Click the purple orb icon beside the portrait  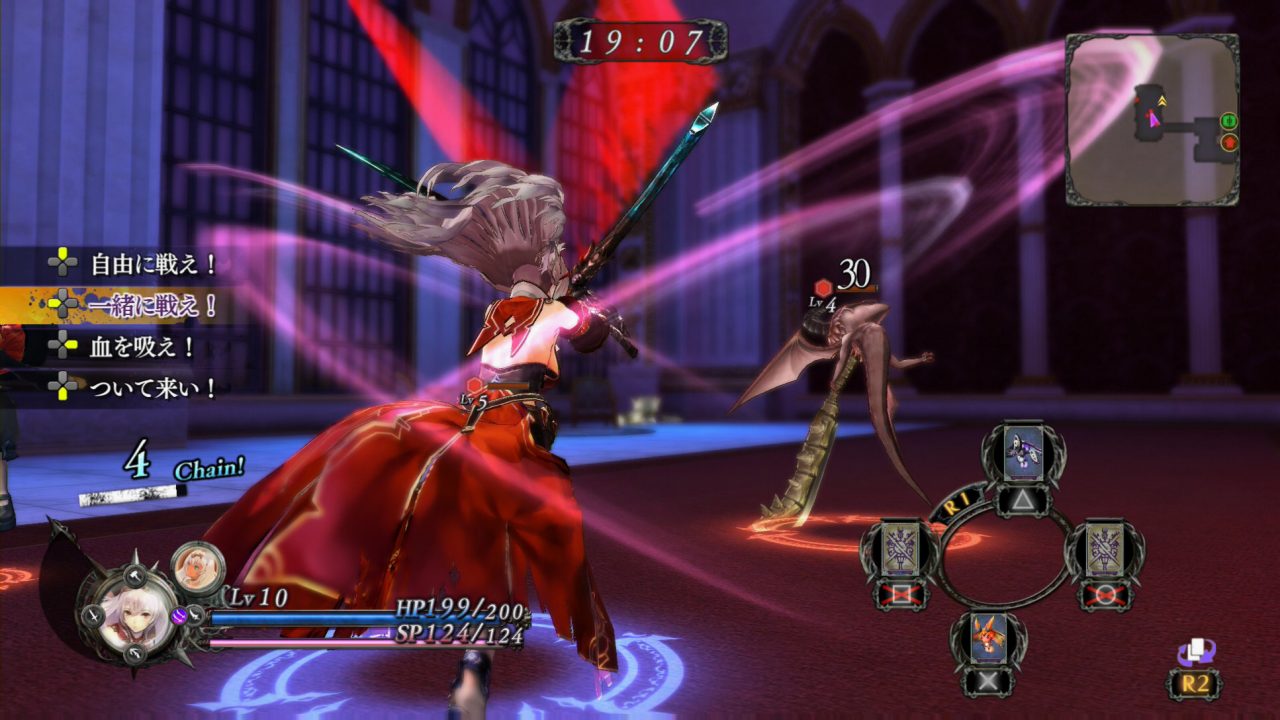point(179,617)
